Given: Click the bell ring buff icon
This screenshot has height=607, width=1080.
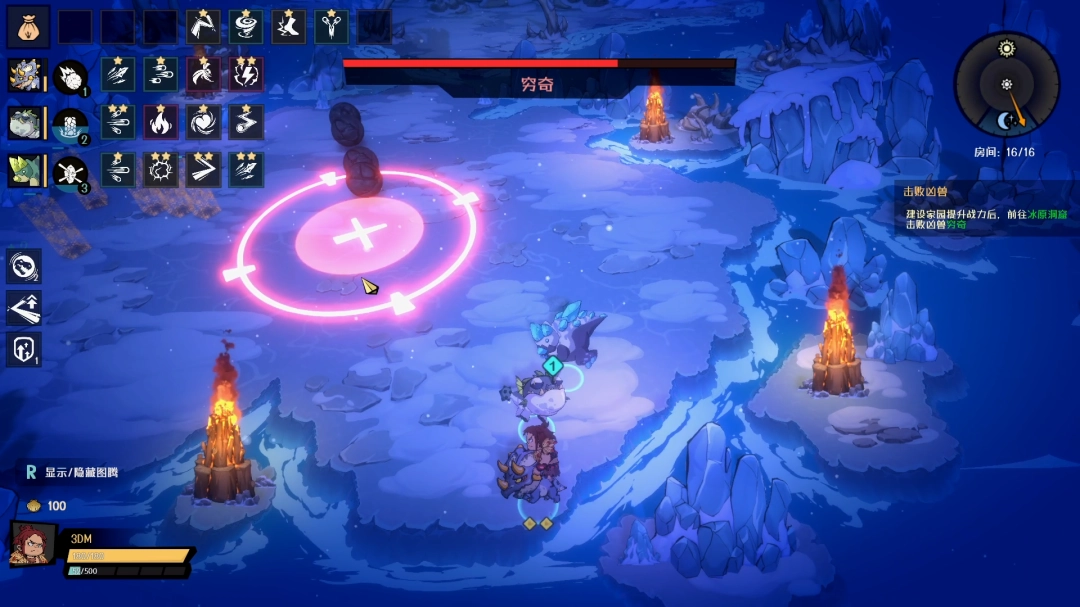Looking at the screenshot, I should [24, 266].
